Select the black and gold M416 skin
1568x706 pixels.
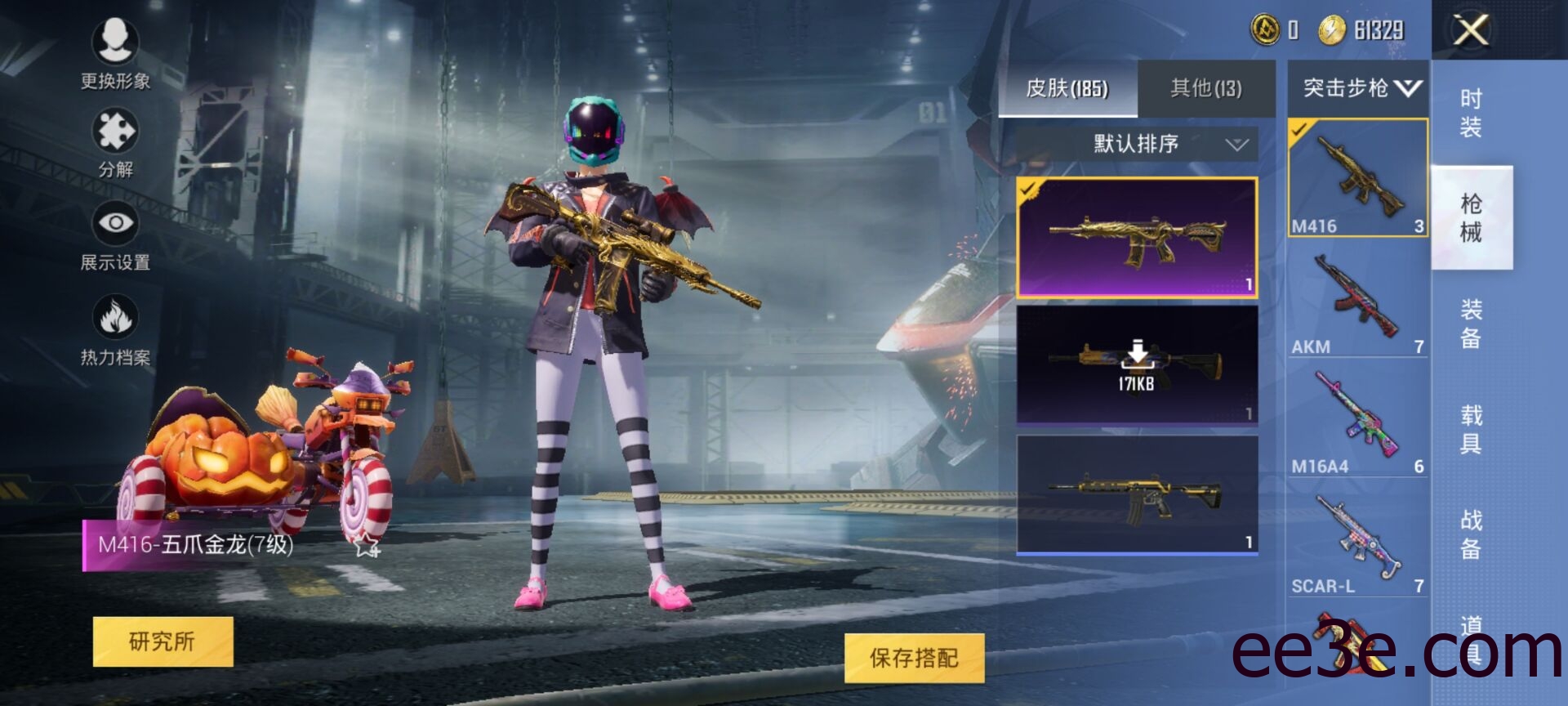pyautogui.click(x=1136, y=494)
